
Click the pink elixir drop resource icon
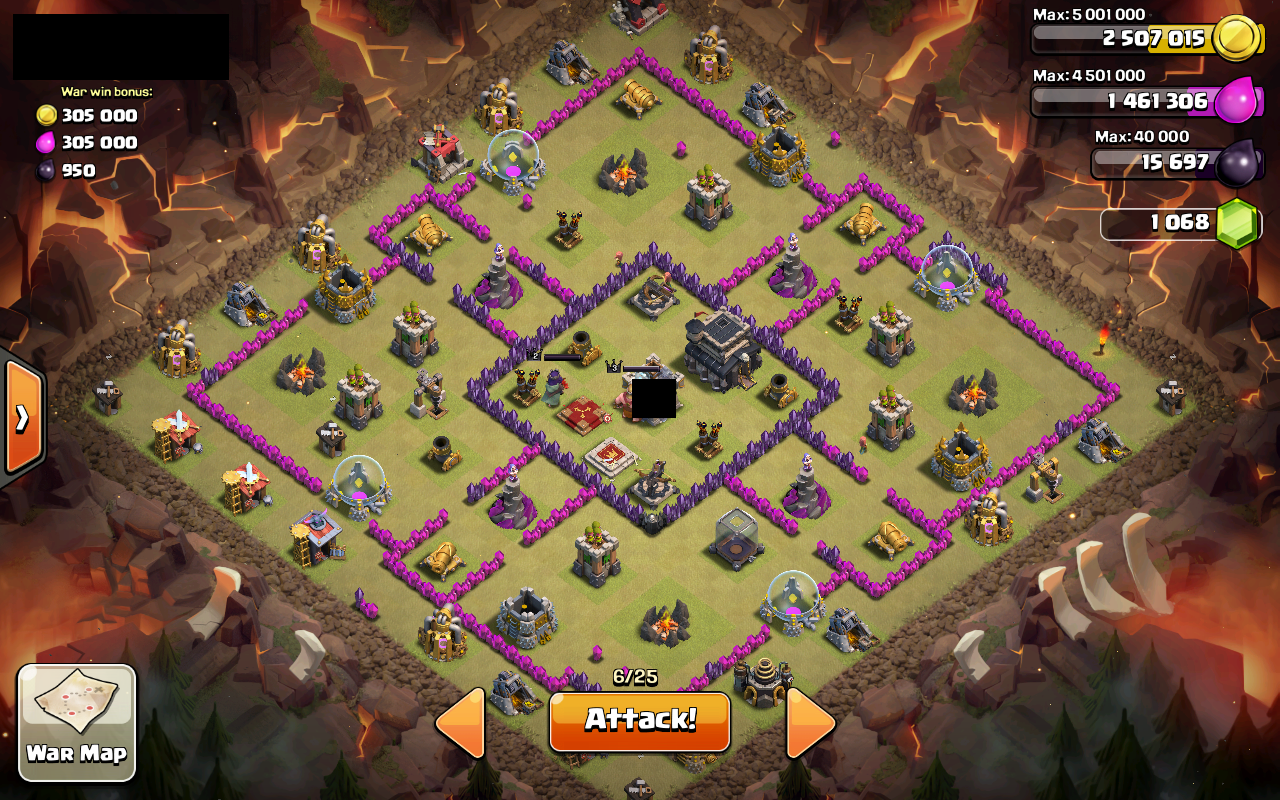[1234, 99]
